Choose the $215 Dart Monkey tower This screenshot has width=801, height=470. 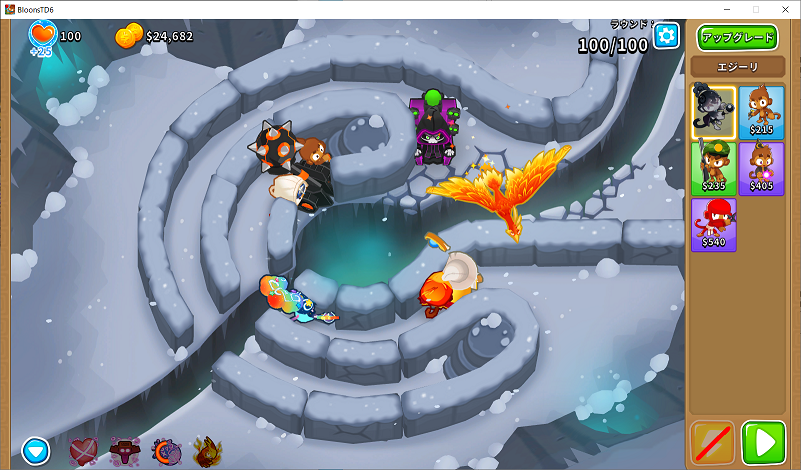761,112
